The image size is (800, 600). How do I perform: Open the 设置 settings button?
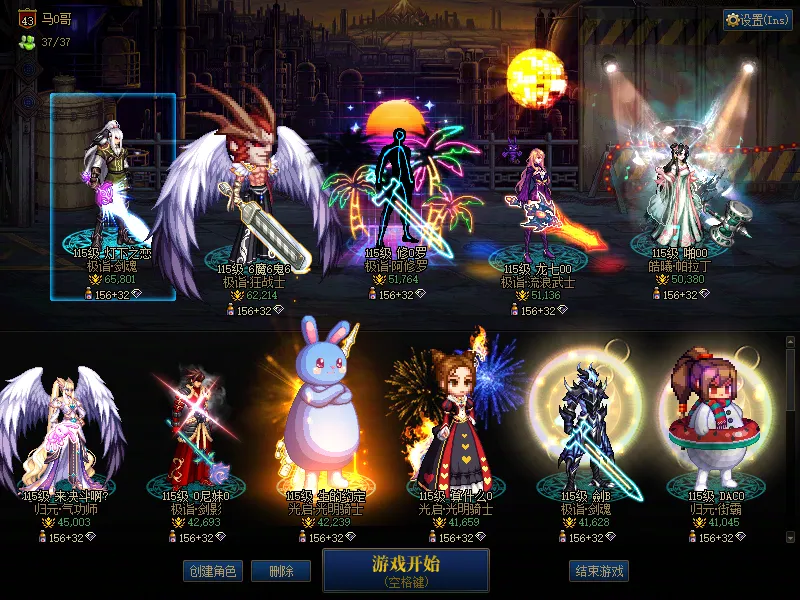(758, 19)
